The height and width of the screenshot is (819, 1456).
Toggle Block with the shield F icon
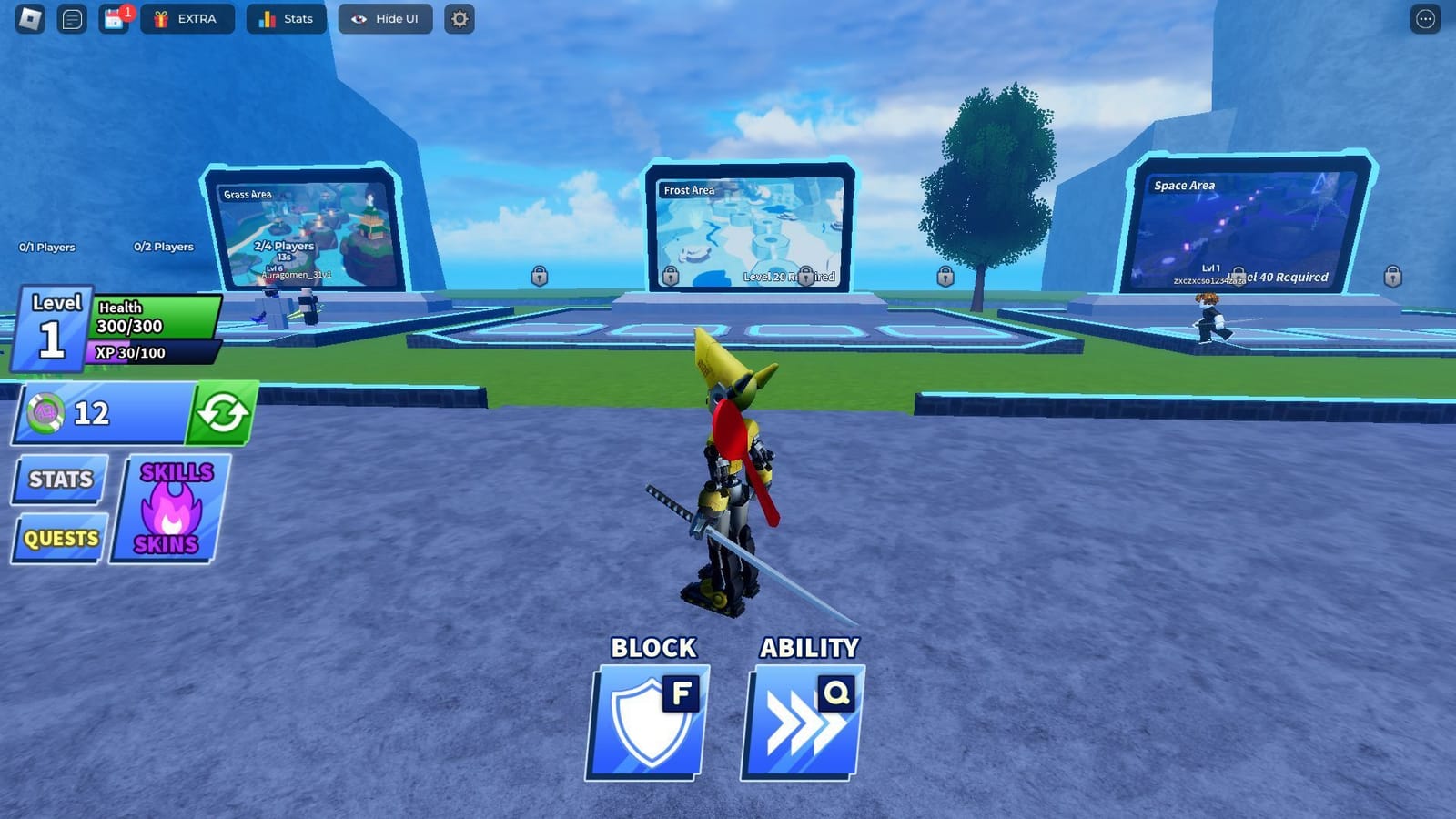coord(647,722)
